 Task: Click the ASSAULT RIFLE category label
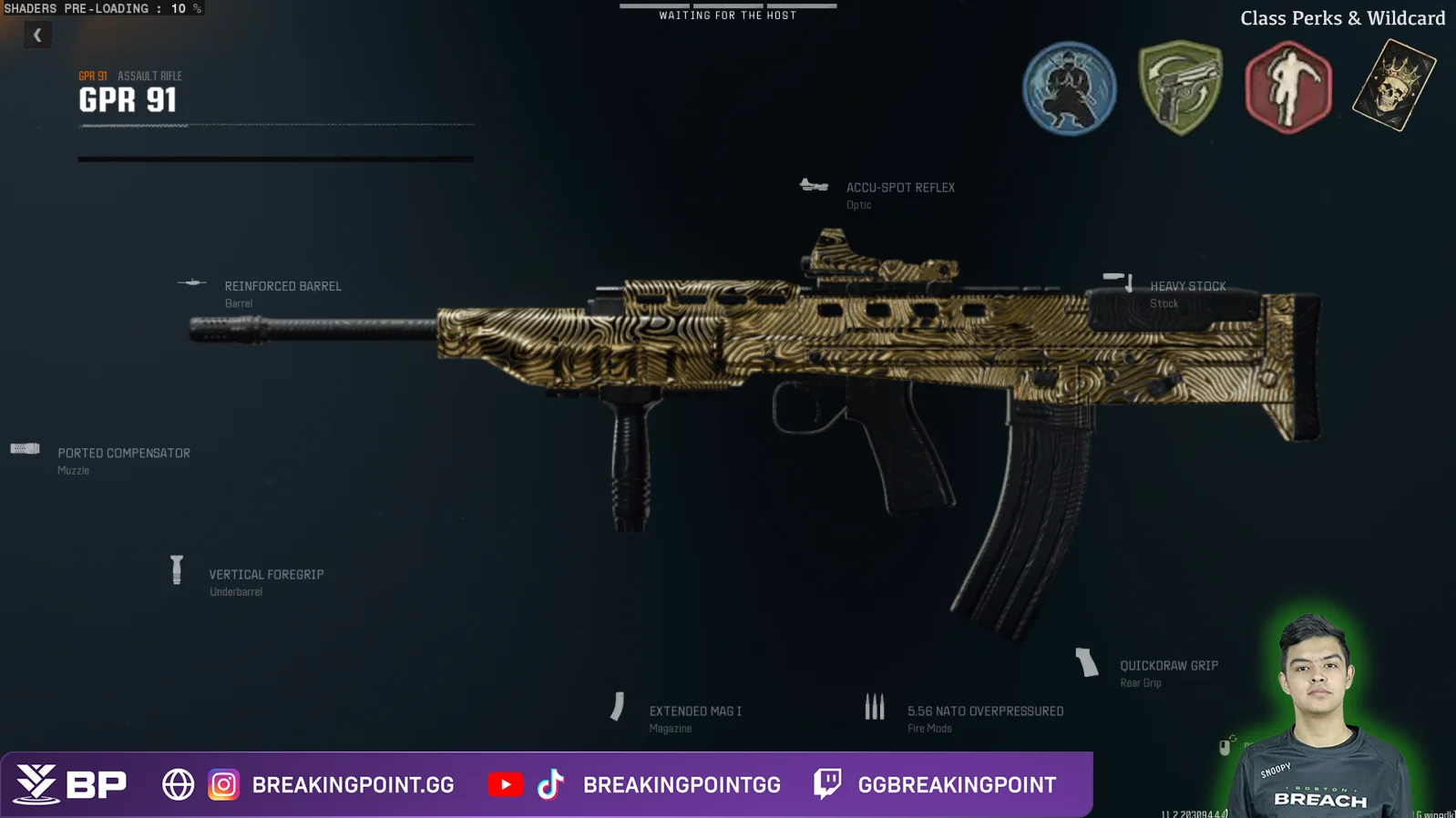(149, 76)
